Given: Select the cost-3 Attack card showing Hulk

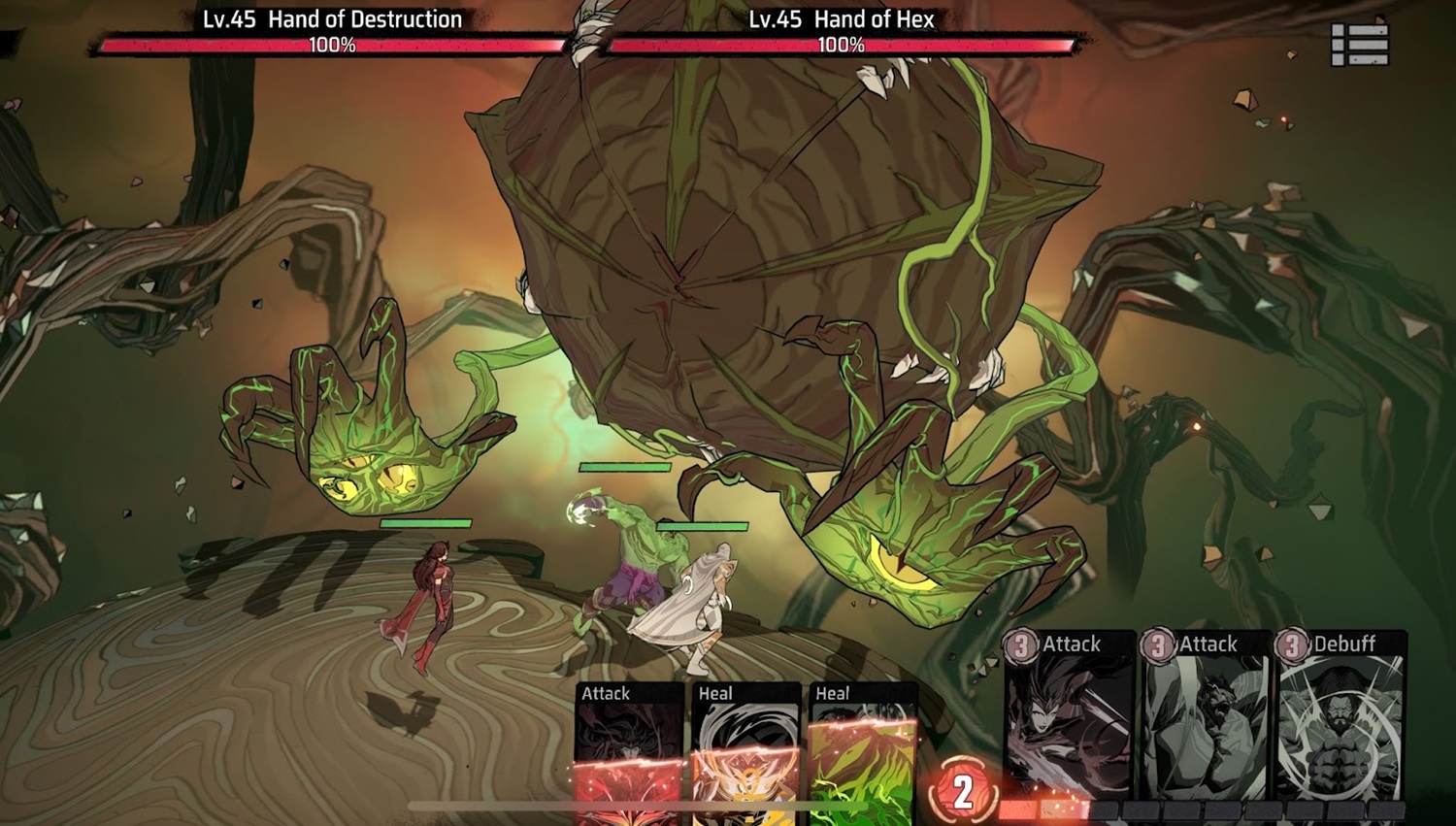Looking at the screenshot, I should tap(1205, 716).
